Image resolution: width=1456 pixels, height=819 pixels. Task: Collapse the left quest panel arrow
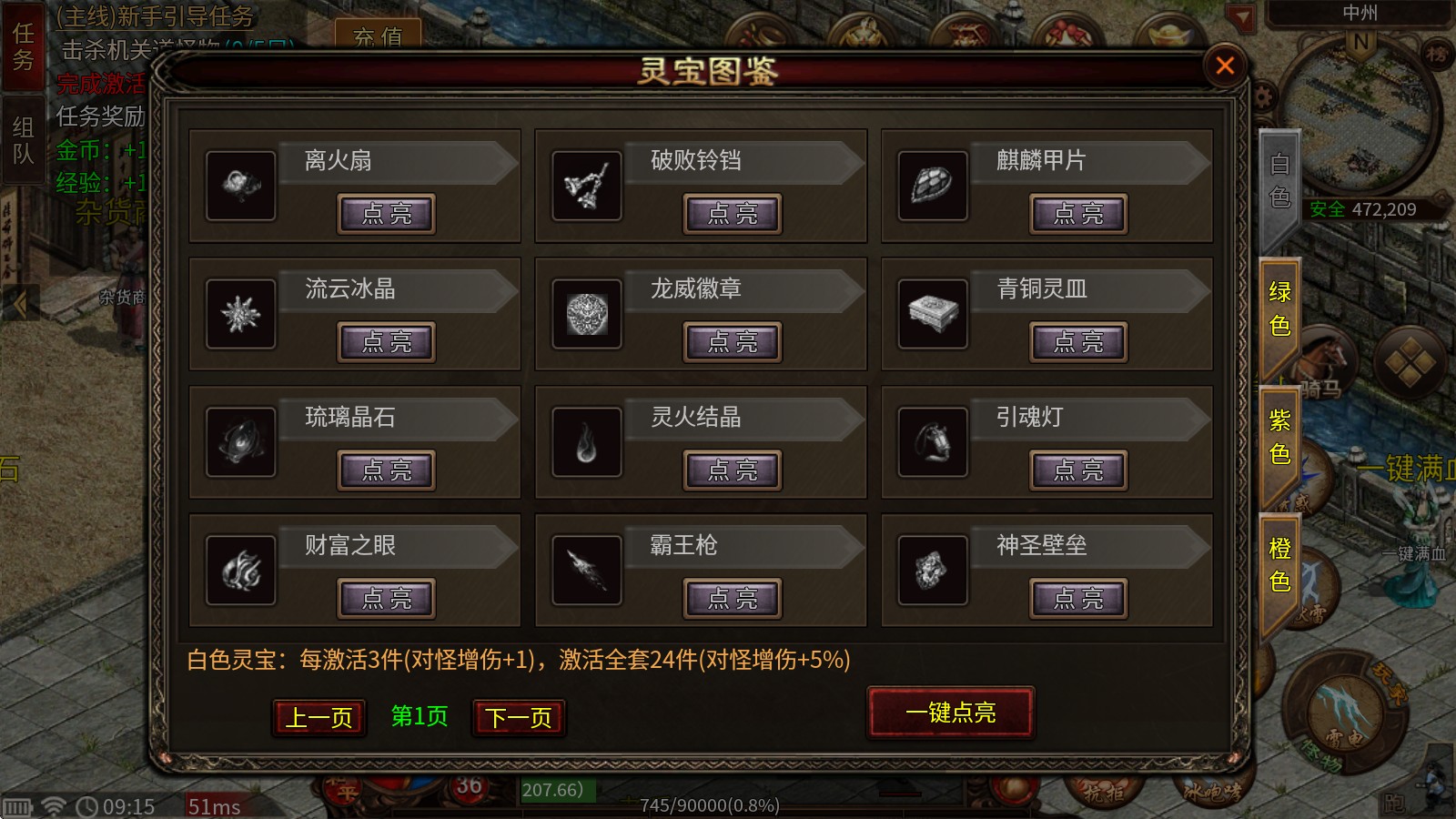click(x=18, y=300)
